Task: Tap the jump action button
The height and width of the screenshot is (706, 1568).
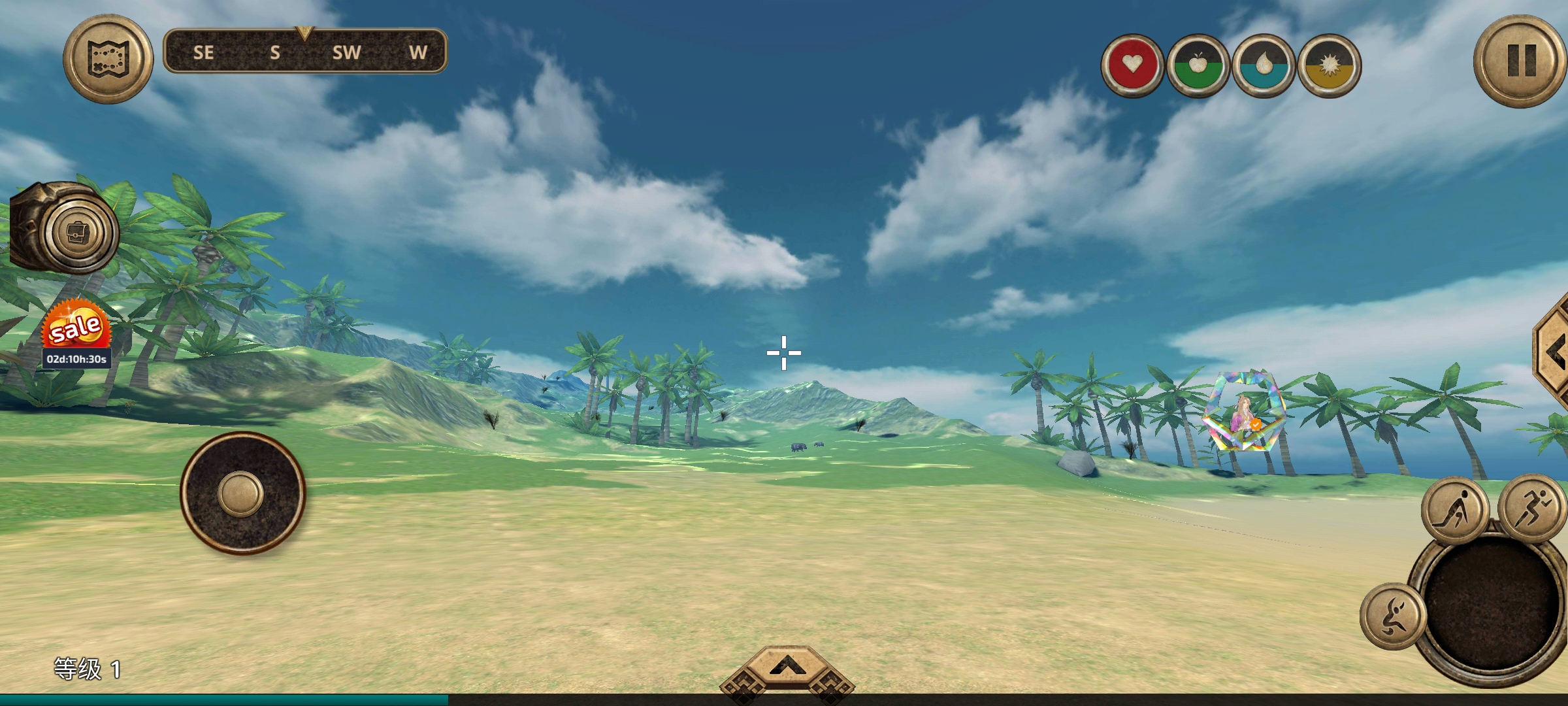Action: (x=1393, y=616)
